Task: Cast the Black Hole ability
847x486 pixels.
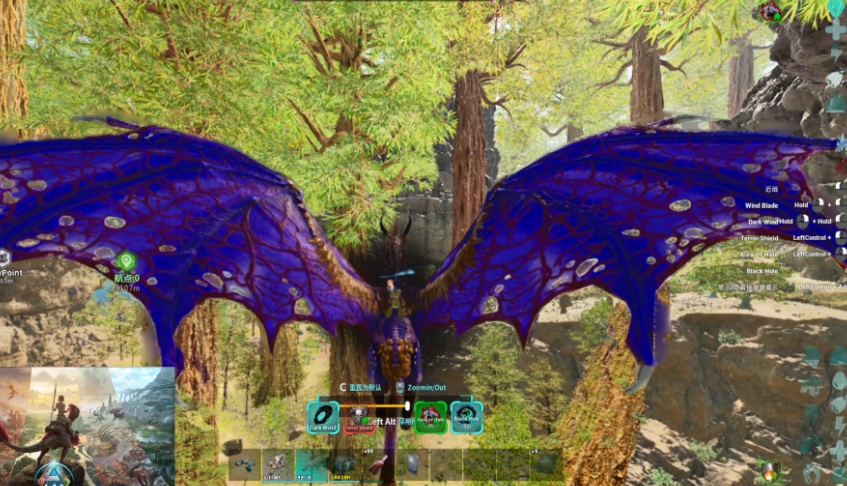Action: 466,415
